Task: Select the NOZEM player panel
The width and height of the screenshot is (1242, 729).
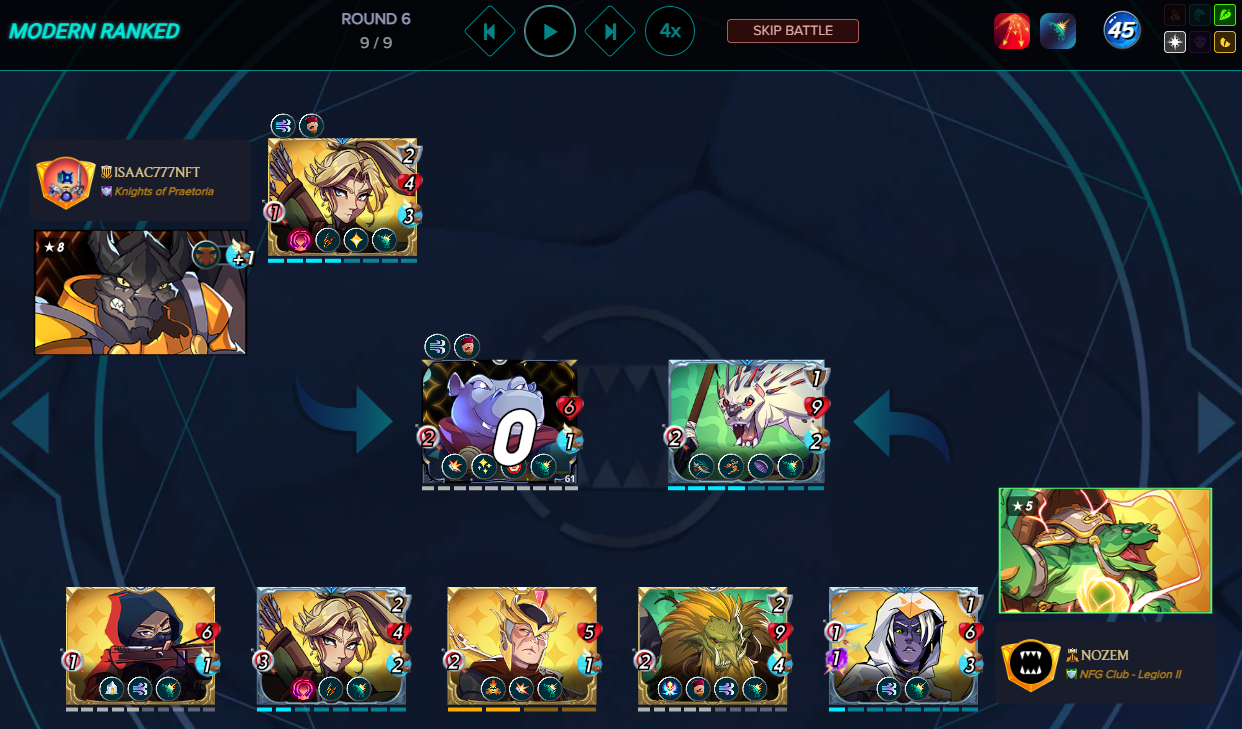Action: click(1105, 664)
